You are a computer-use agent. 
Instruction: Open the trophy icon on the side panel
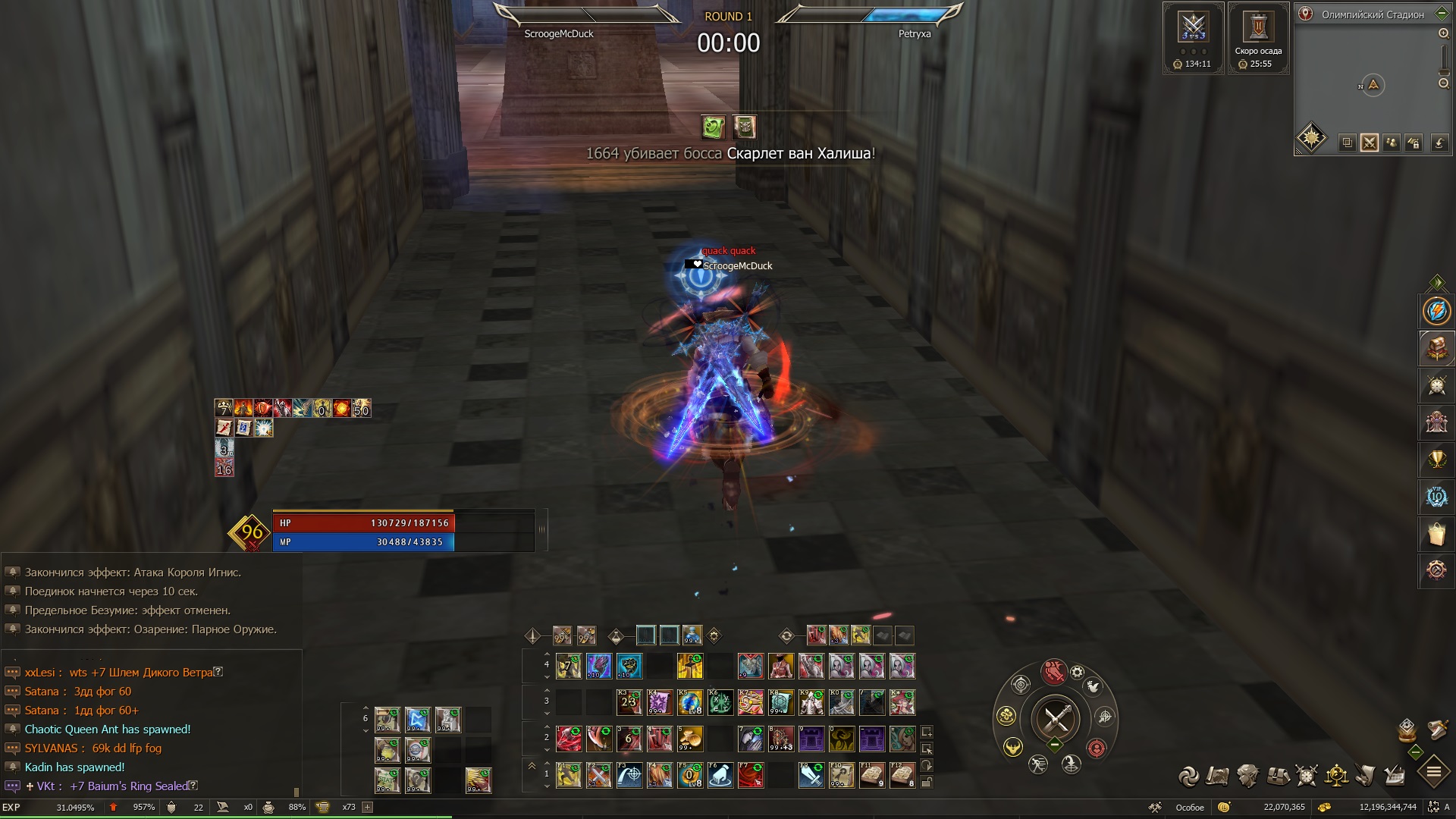1436,460
